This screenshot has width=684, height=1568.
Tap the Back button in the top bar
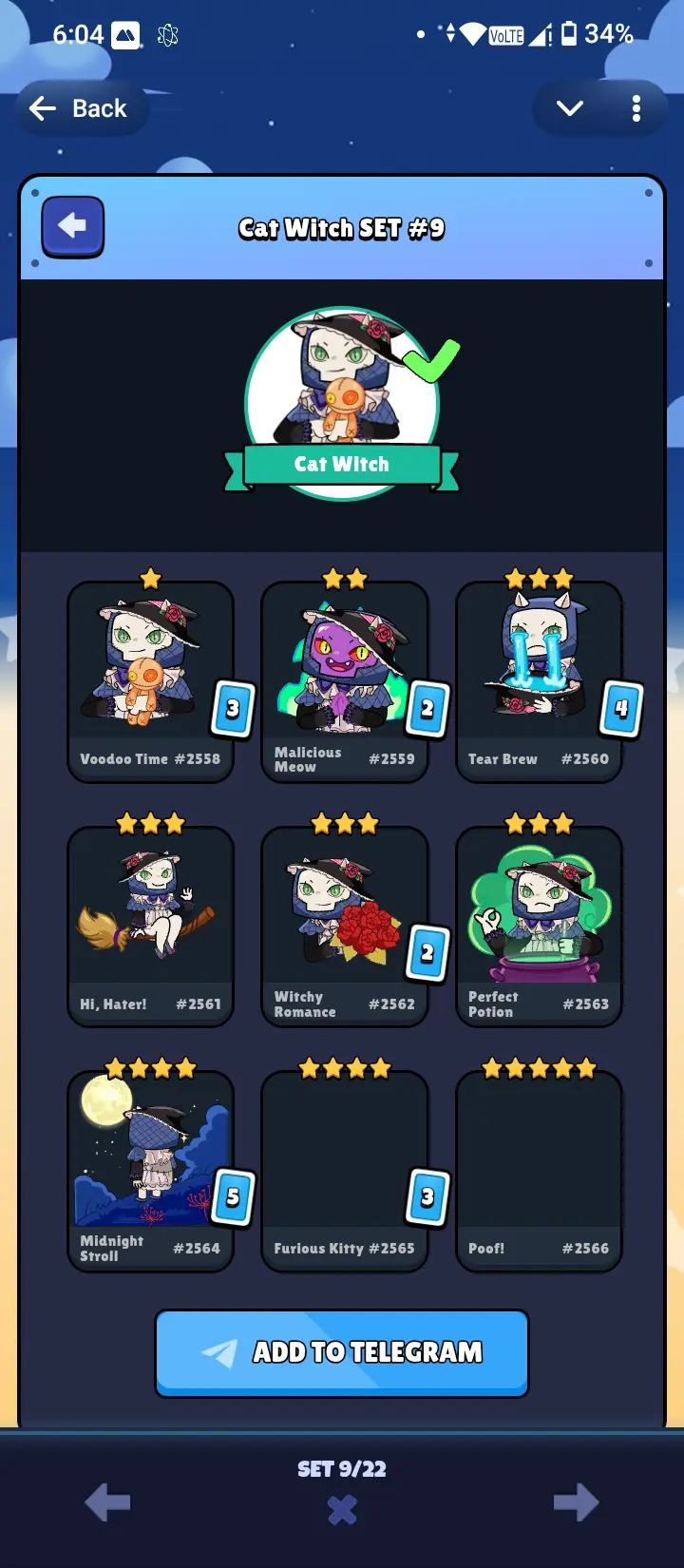click(80, 109)
